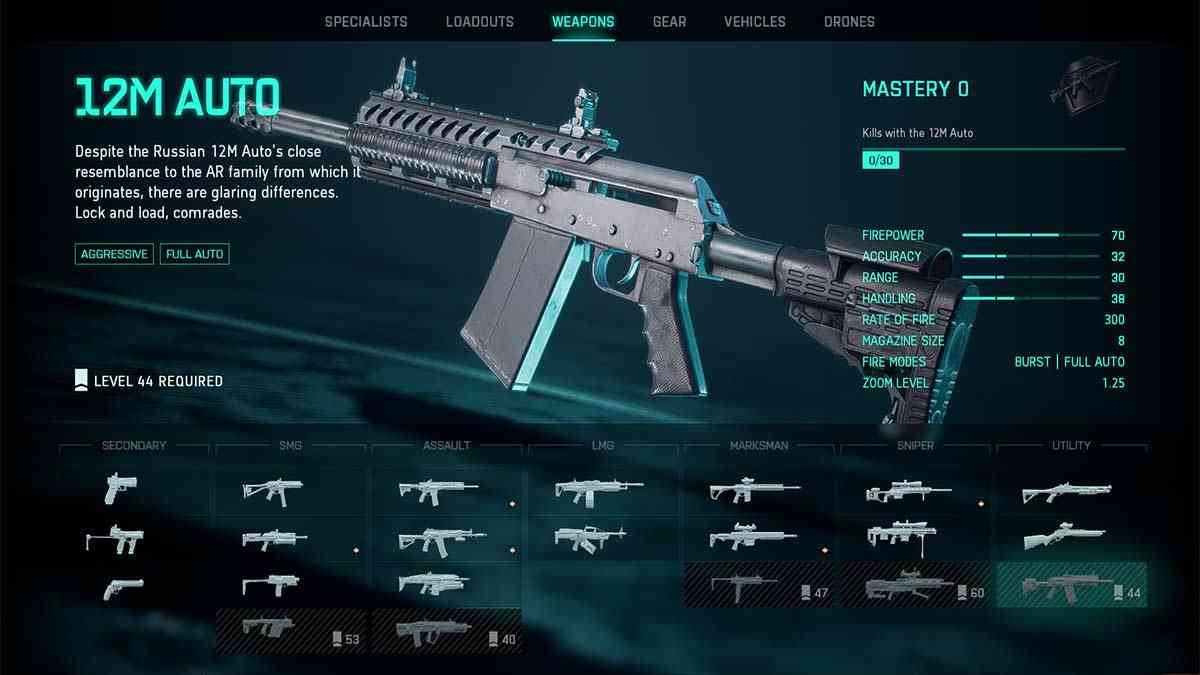
Task: Pick the top shotgun under Utility
Action: click(1066, 490)
